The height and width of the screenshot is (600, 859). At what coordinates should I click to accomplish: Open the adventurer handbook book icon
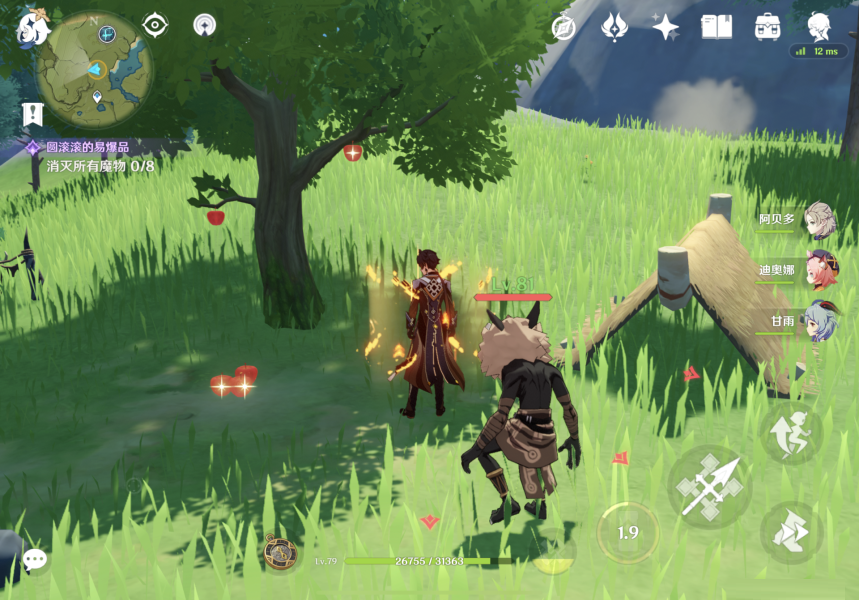716,27
